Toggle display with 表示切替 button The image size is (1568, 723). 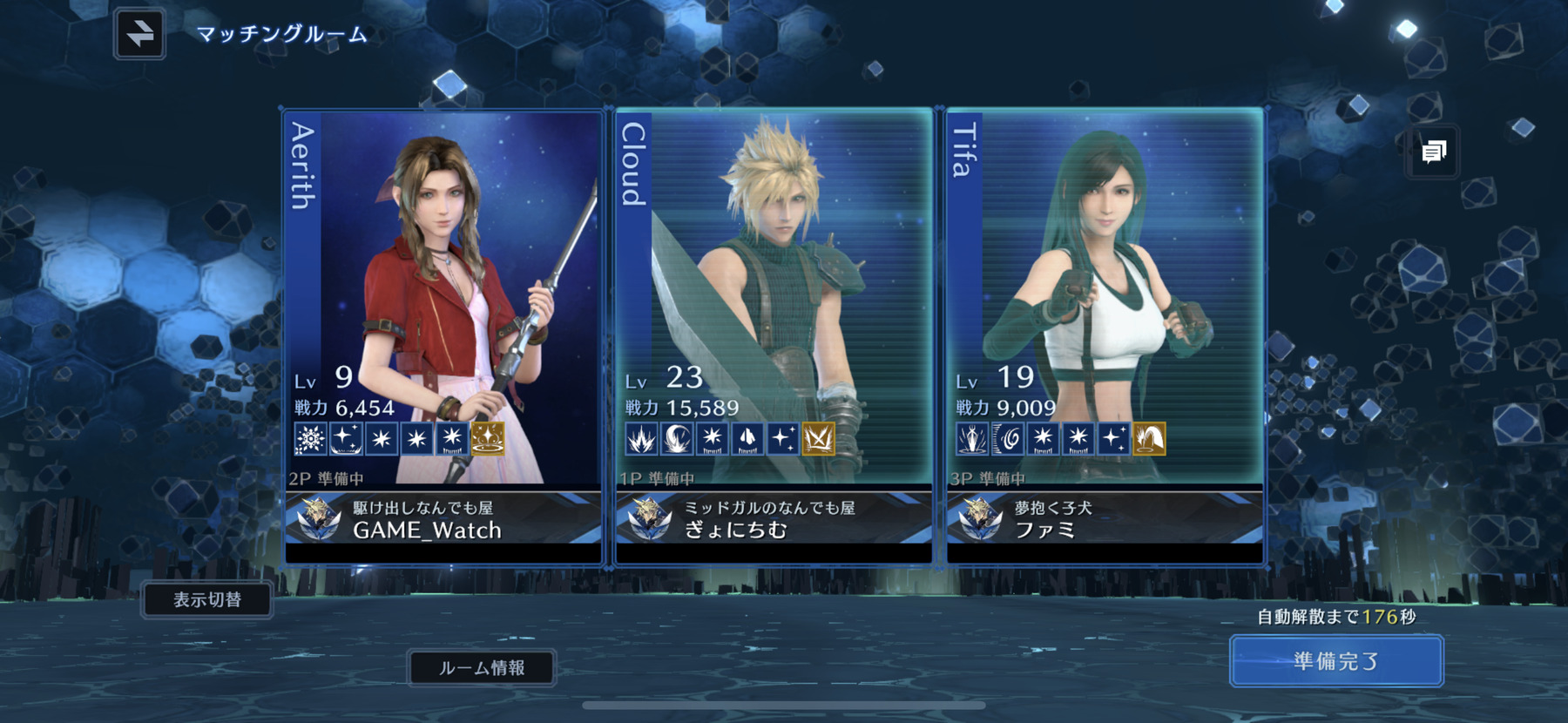207,599
